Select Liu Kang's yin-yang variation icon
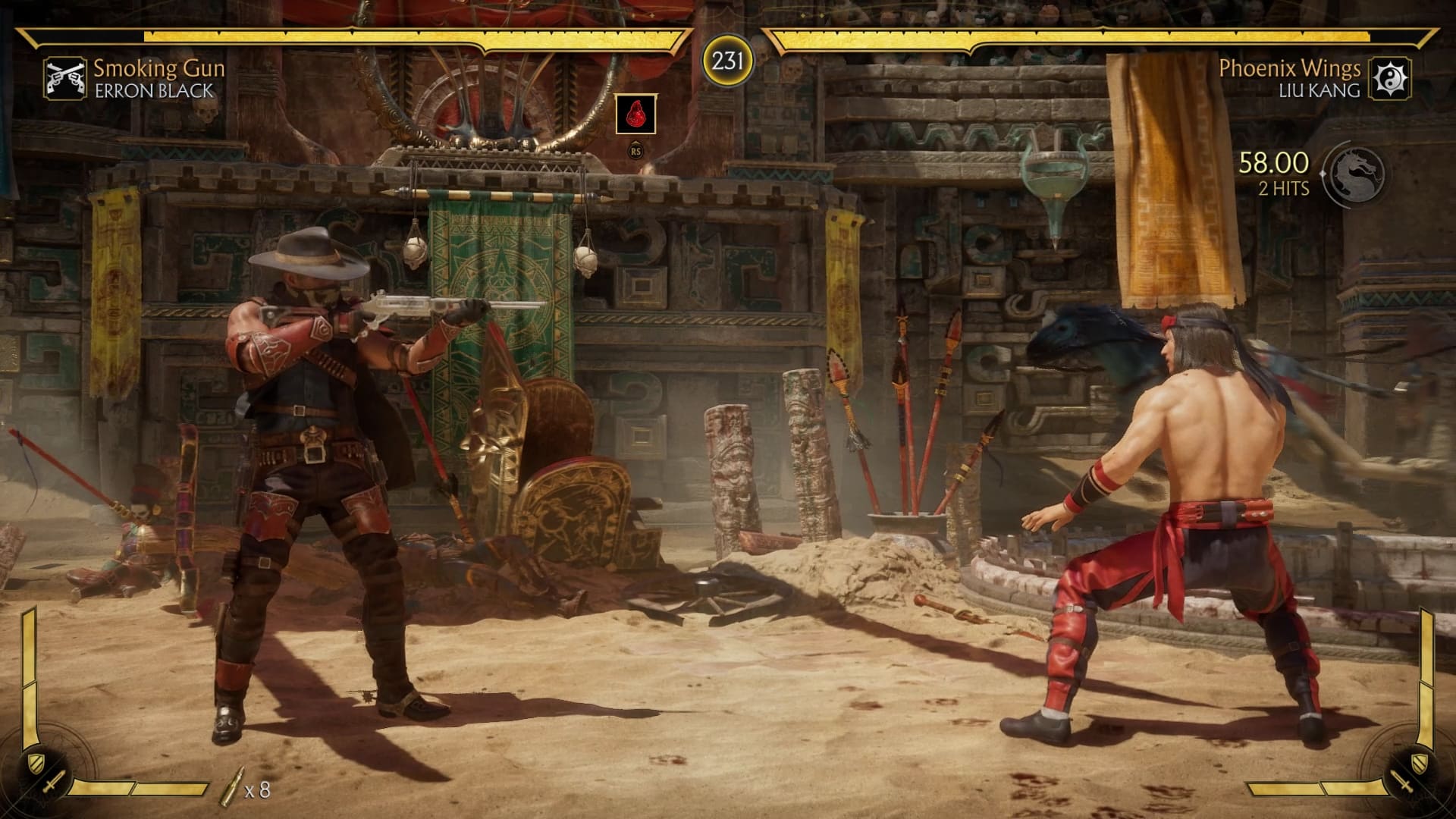 (x=1389, y=78)
